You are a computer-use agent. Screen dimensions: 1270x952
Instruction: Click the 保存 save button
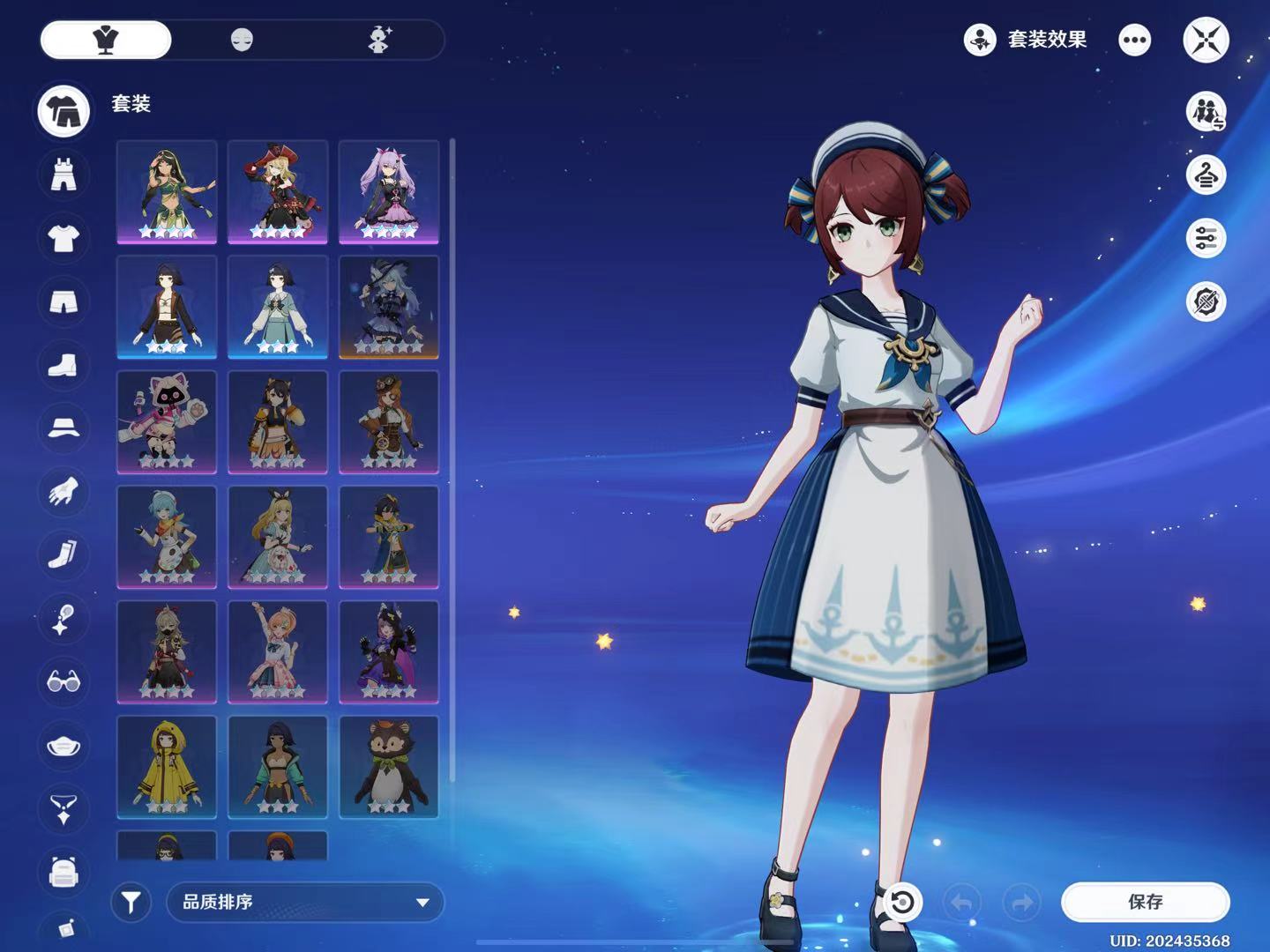(x=1145, y=902)
